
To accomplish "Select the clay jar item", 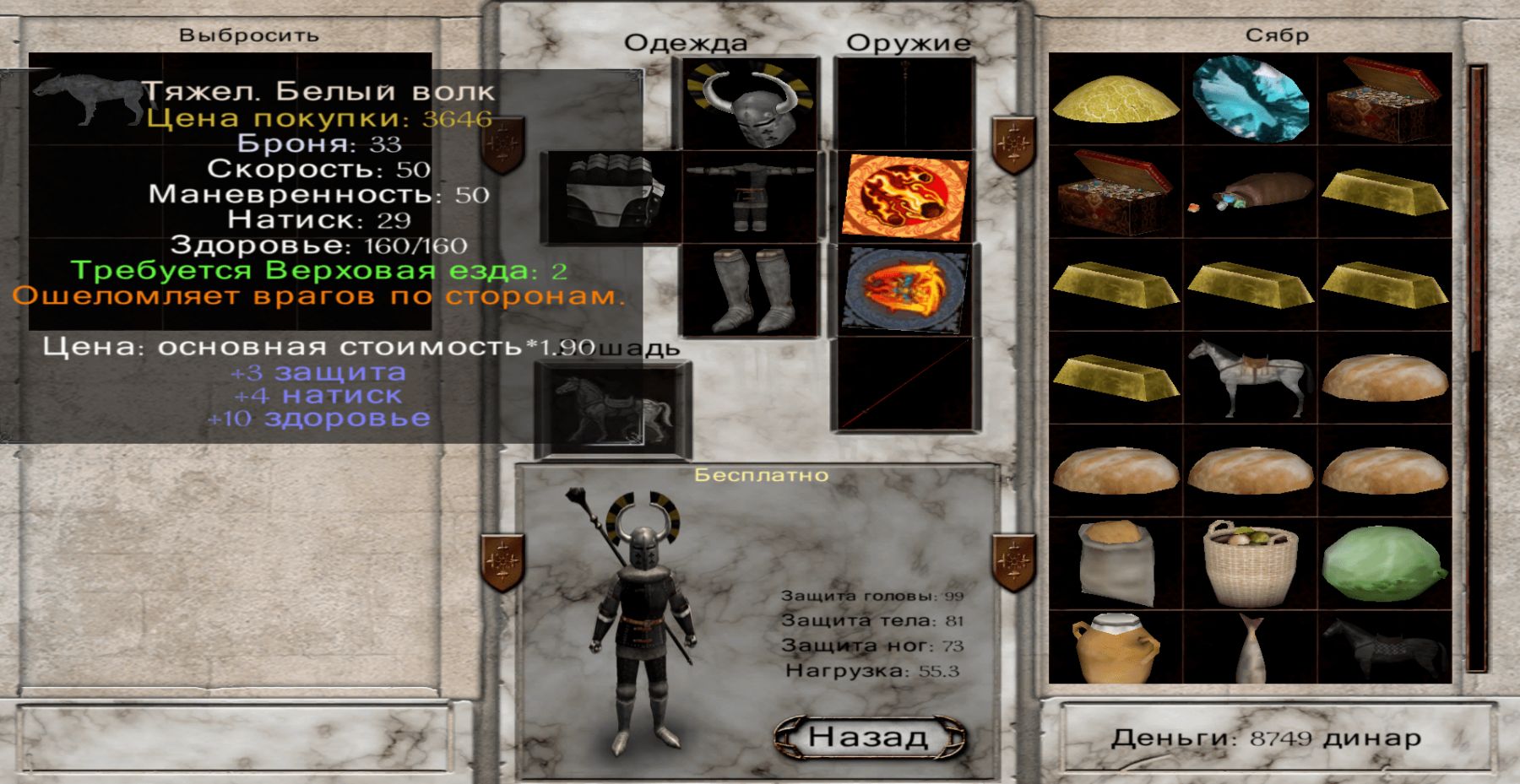I will [x=1116, y=648].
